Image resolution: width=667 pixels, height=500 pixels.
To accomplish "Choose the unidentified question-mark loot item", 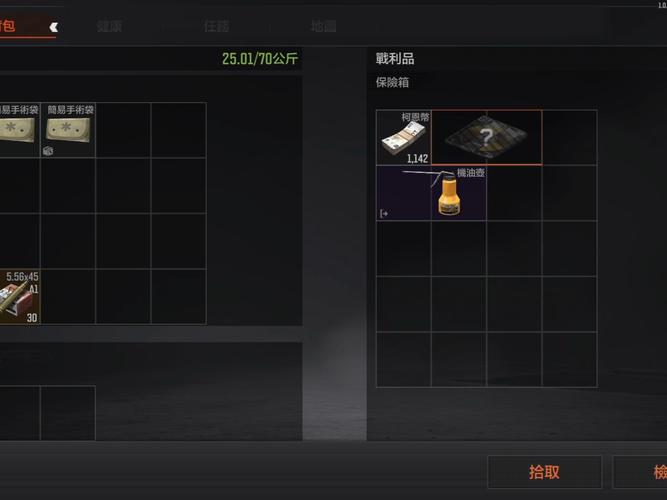I will (x=486, y=137).
